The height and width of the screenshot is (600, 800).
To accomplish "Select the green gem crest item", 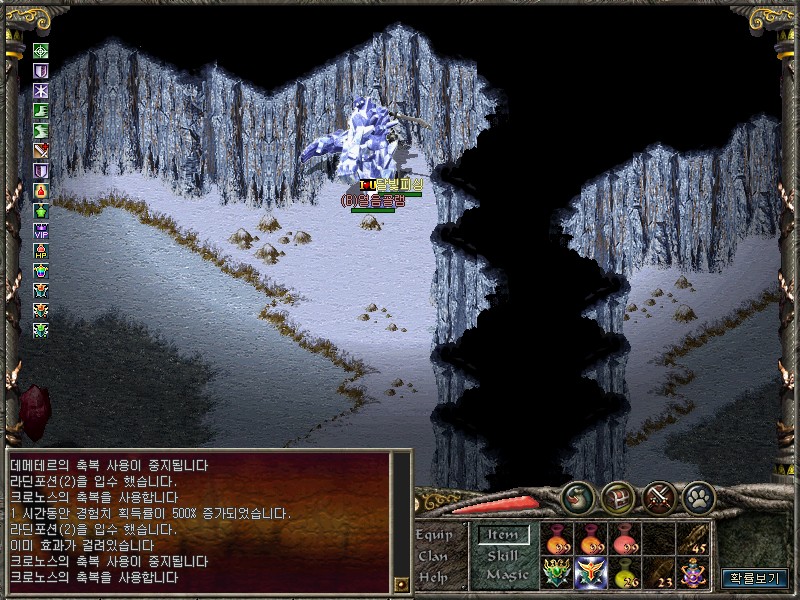I will click(x=557, y=573).
